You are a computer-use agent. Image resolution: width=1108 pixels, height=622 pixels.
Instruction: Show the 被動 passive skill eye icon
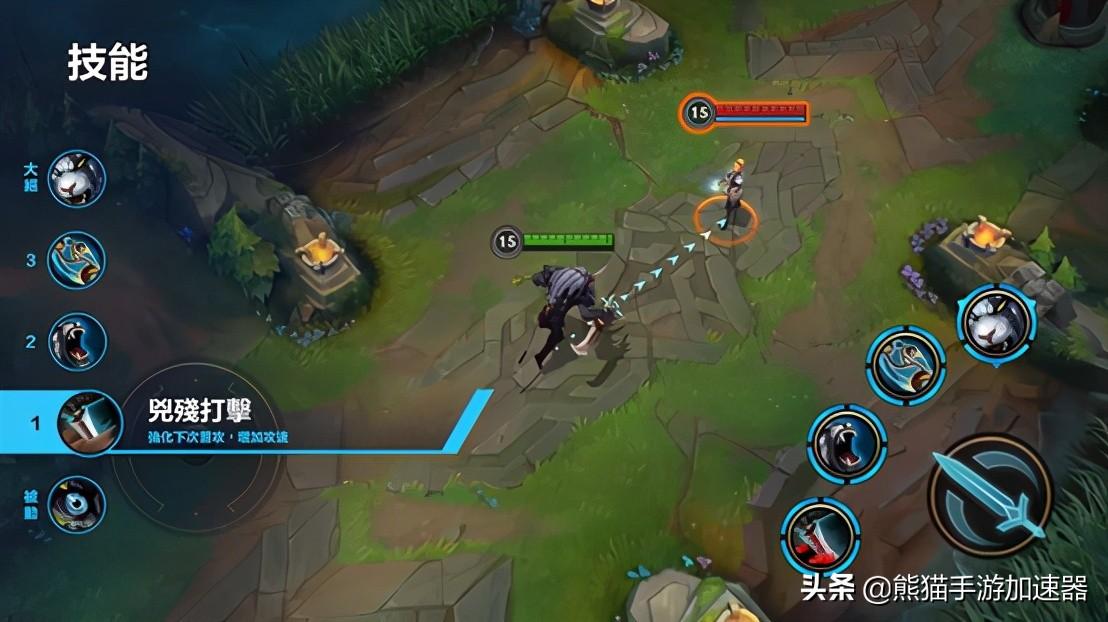coord(76,504)
